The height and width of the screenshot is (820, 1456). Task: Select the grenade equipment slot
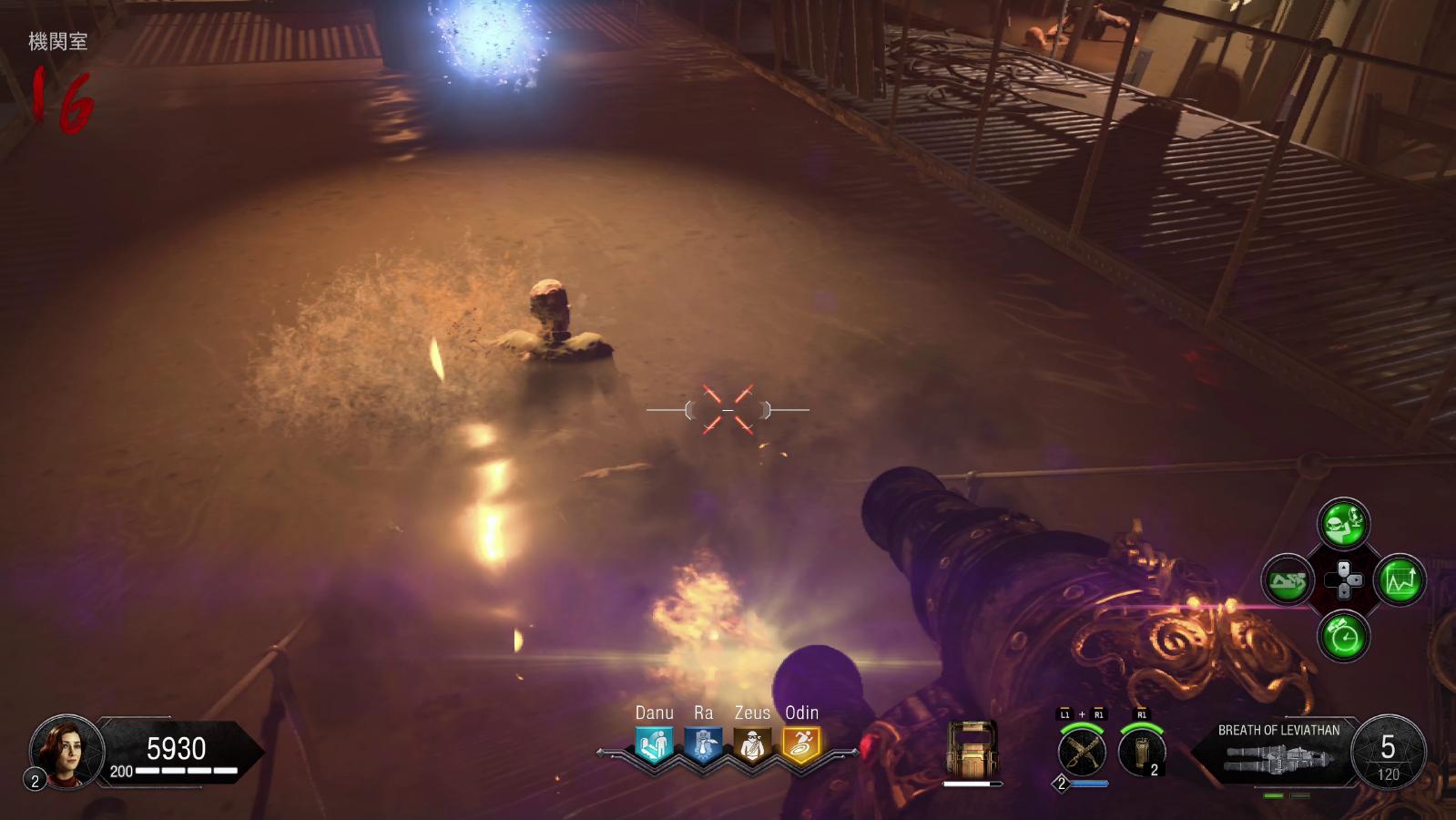point(1142,753)
